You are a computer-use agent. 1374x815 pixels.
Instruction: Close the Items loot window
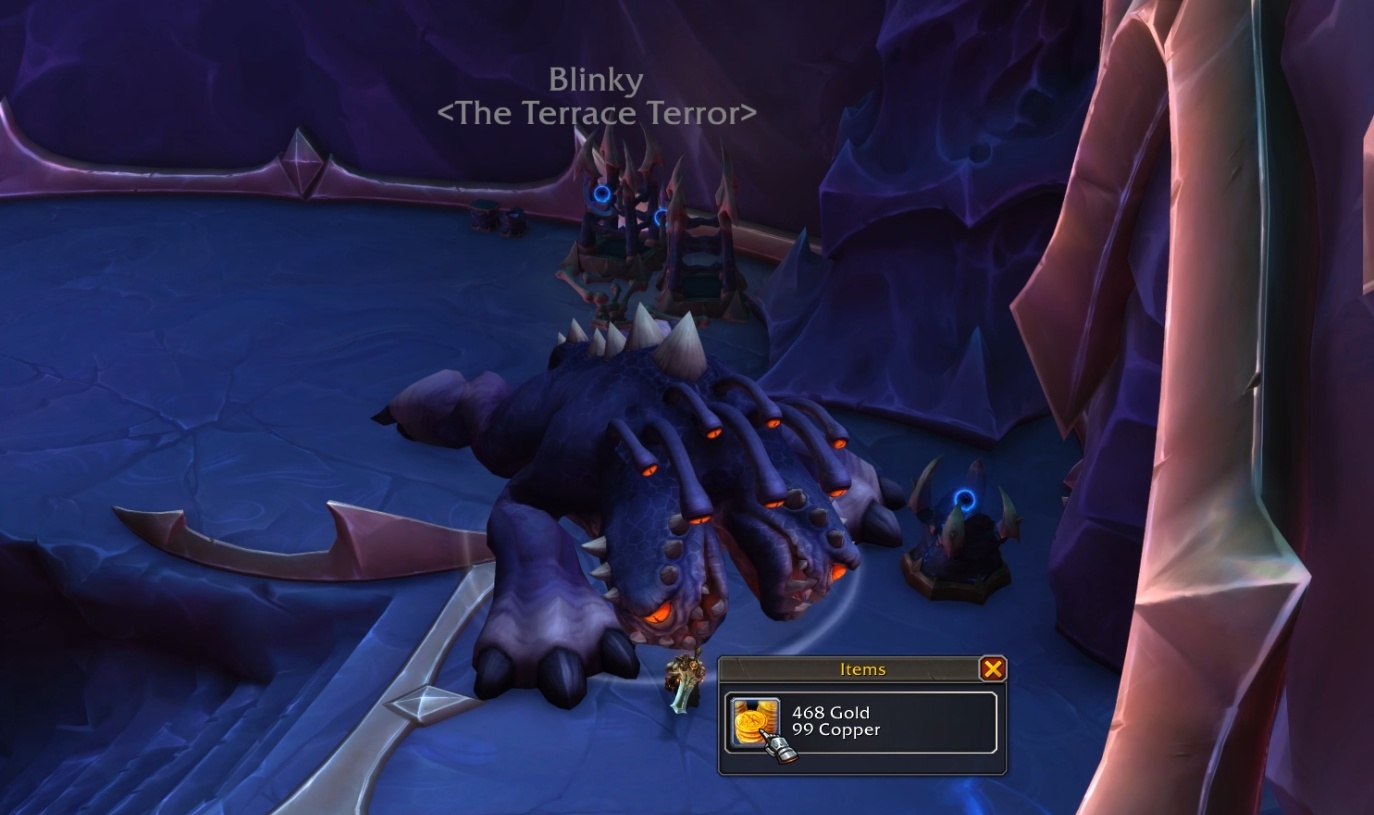click(991, 669)
